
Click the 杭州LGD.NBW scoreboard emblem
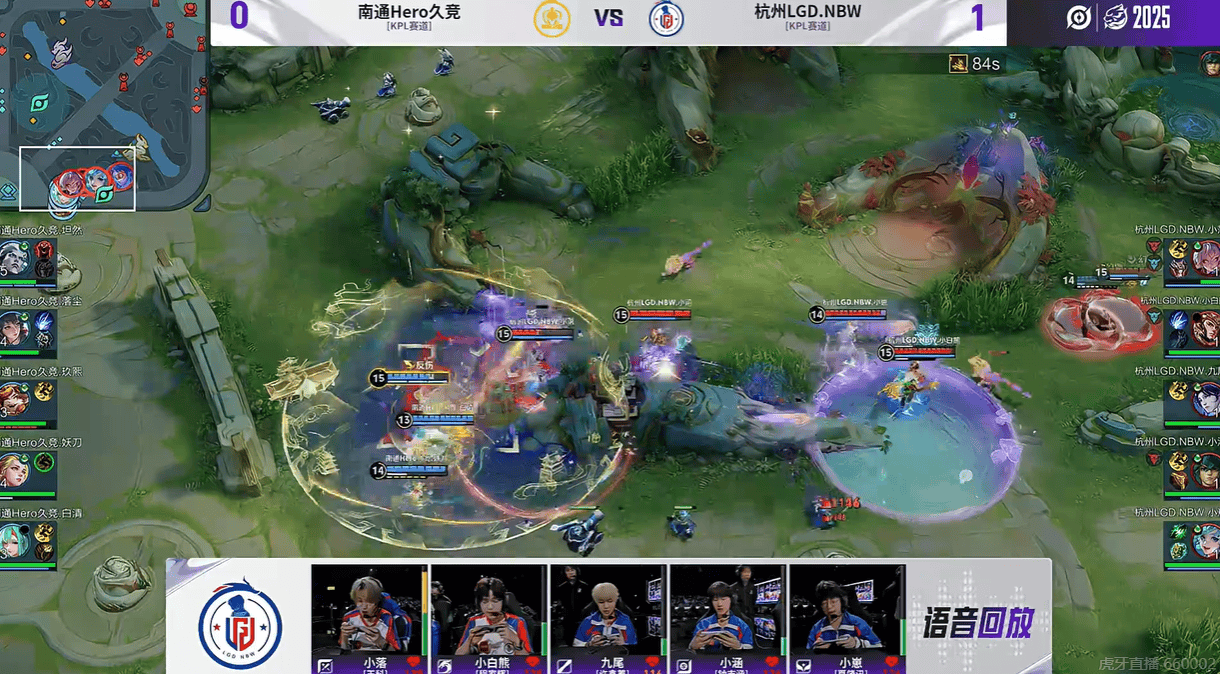pos(665,19)
